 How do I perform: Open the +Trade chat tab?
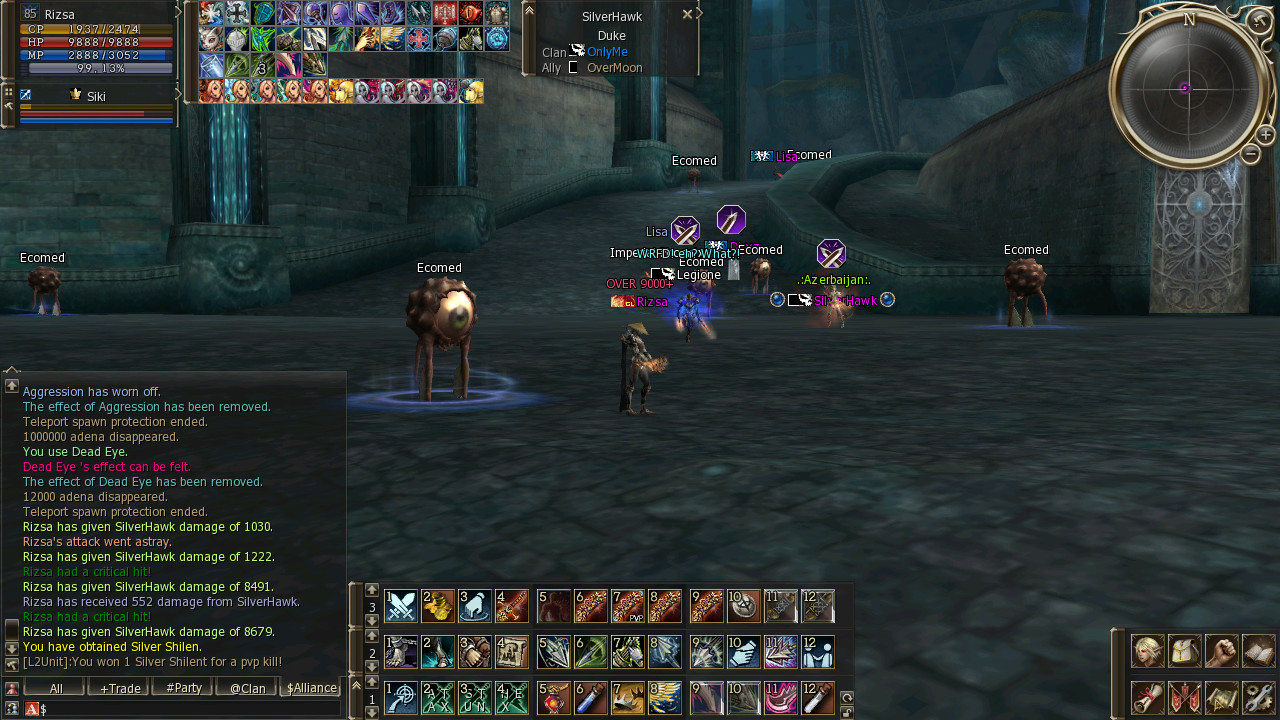pos(118,688)
